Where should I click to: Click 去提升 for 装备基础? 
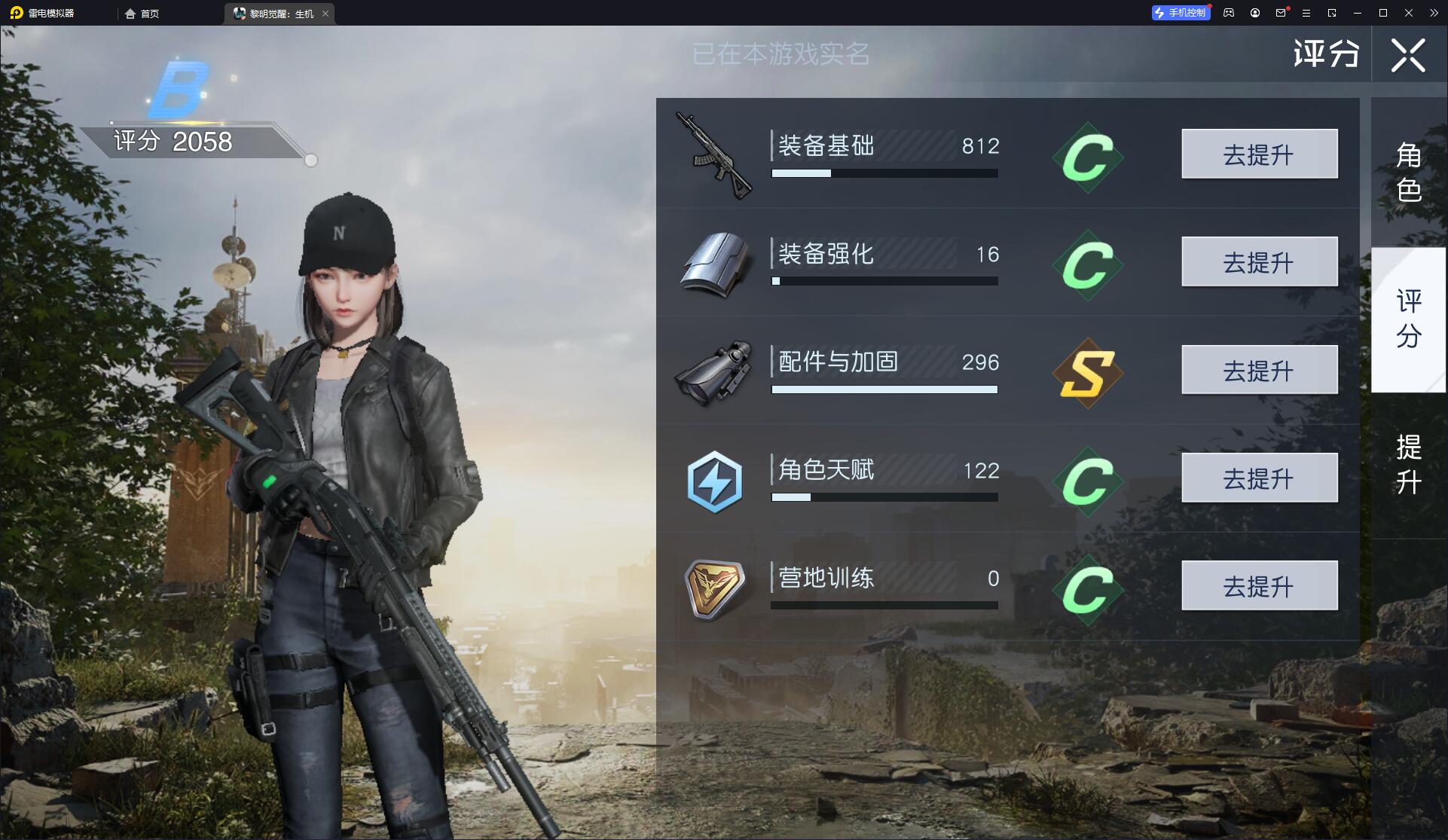(1259, 154)
